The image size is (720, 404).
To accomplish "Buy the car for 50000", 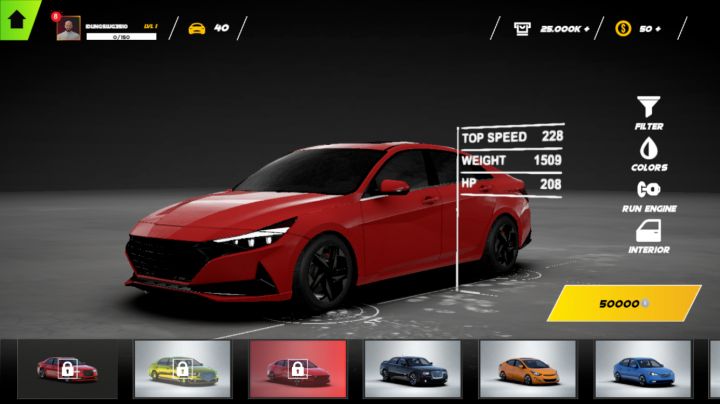I will coord(623,303).
